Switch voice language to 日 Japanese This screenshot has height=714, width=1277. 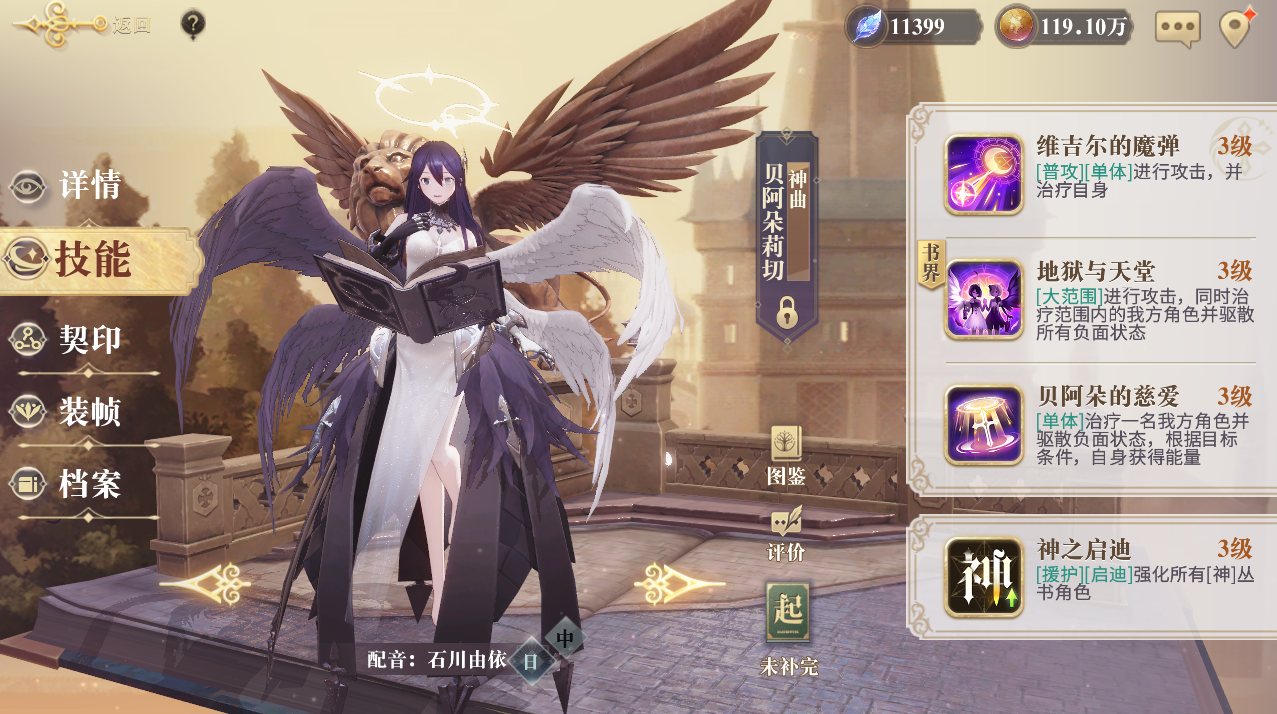pos(531,660)
